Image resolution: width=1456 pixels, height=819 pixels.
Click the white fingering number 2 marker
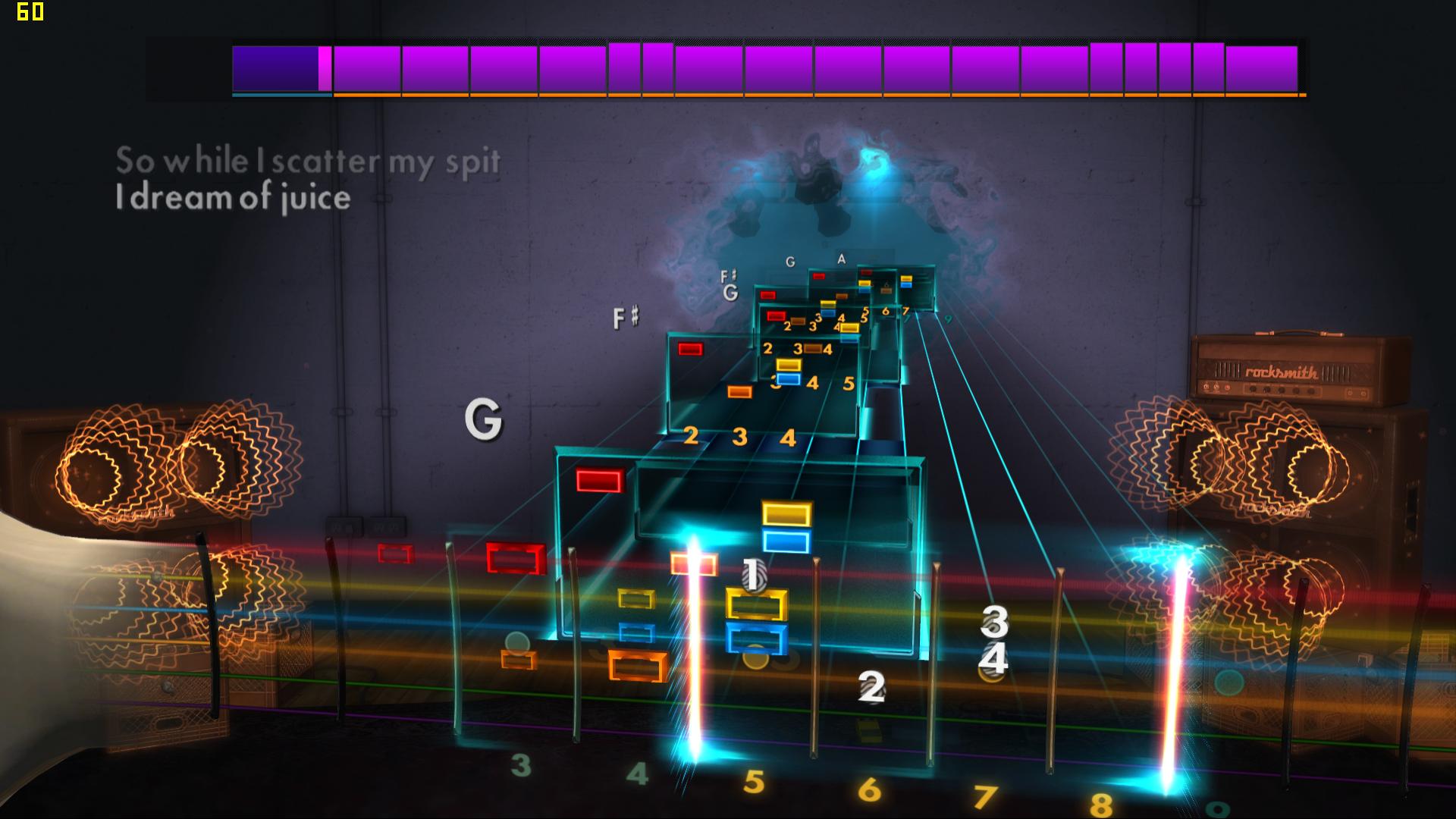tap(871, 688)
